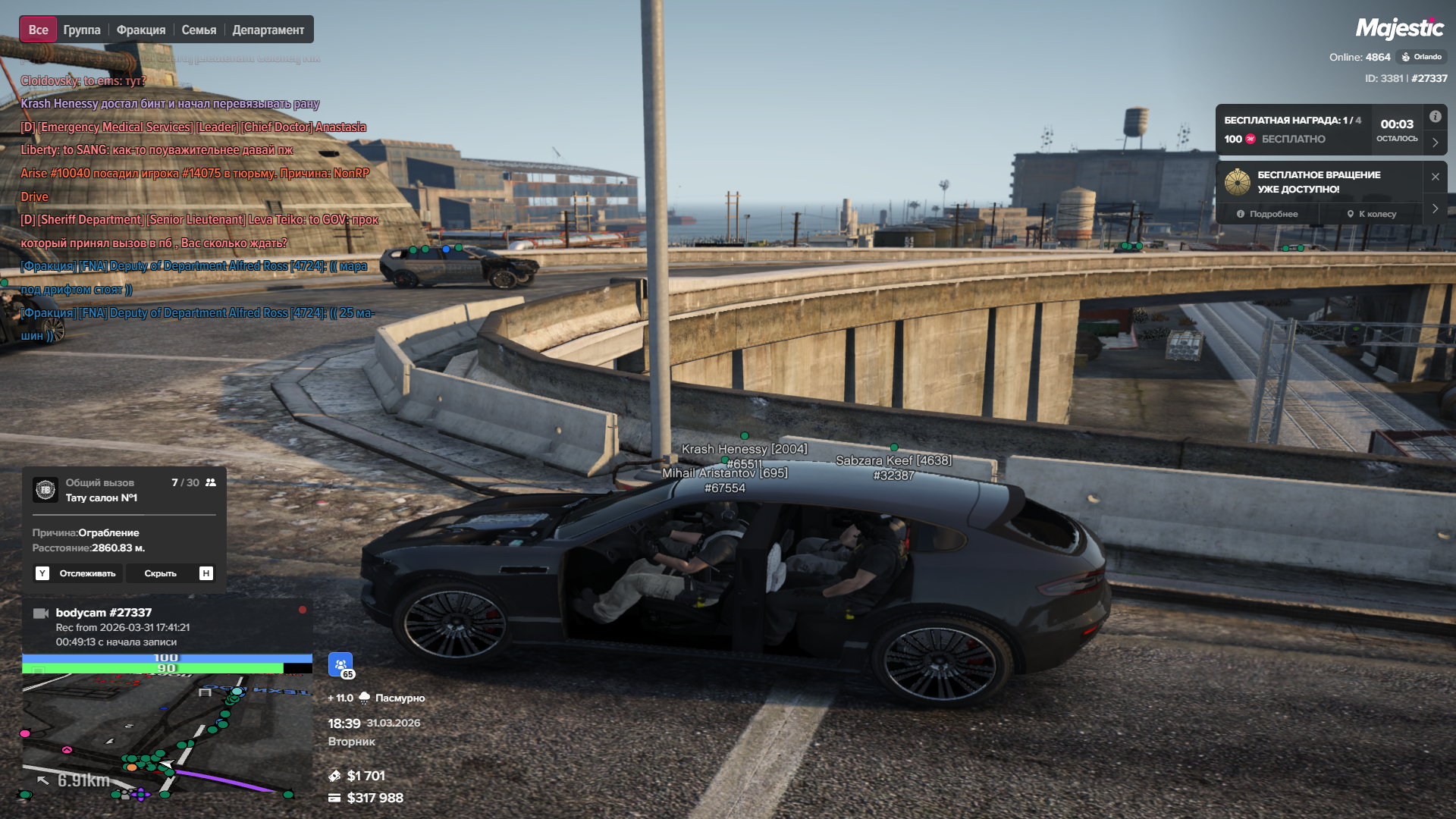
Task: Go to the wheel via К колесу
Action: [1372, 214]
